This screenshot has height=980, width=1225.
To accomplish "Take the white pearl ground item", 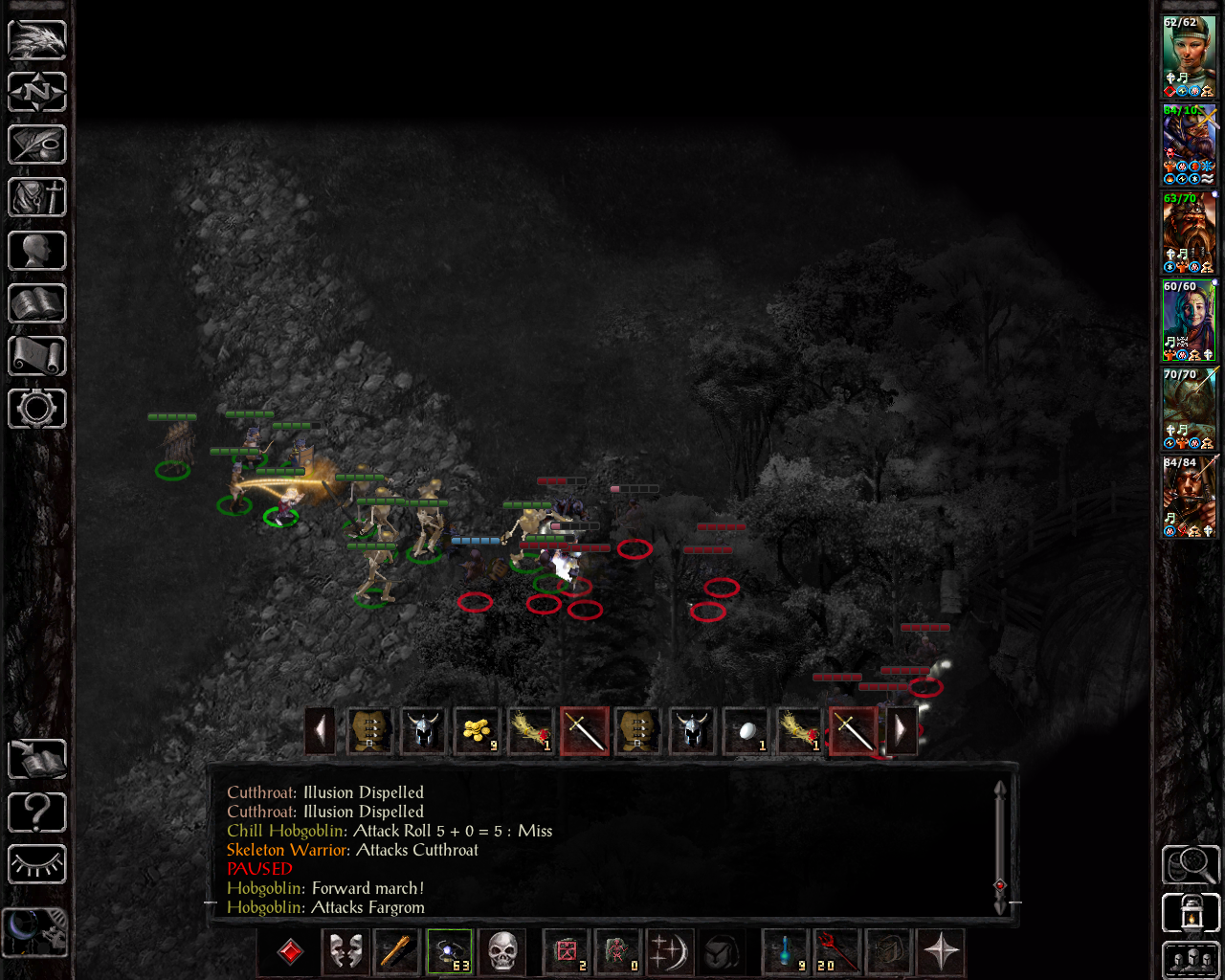I will click(x=746, y=731).
